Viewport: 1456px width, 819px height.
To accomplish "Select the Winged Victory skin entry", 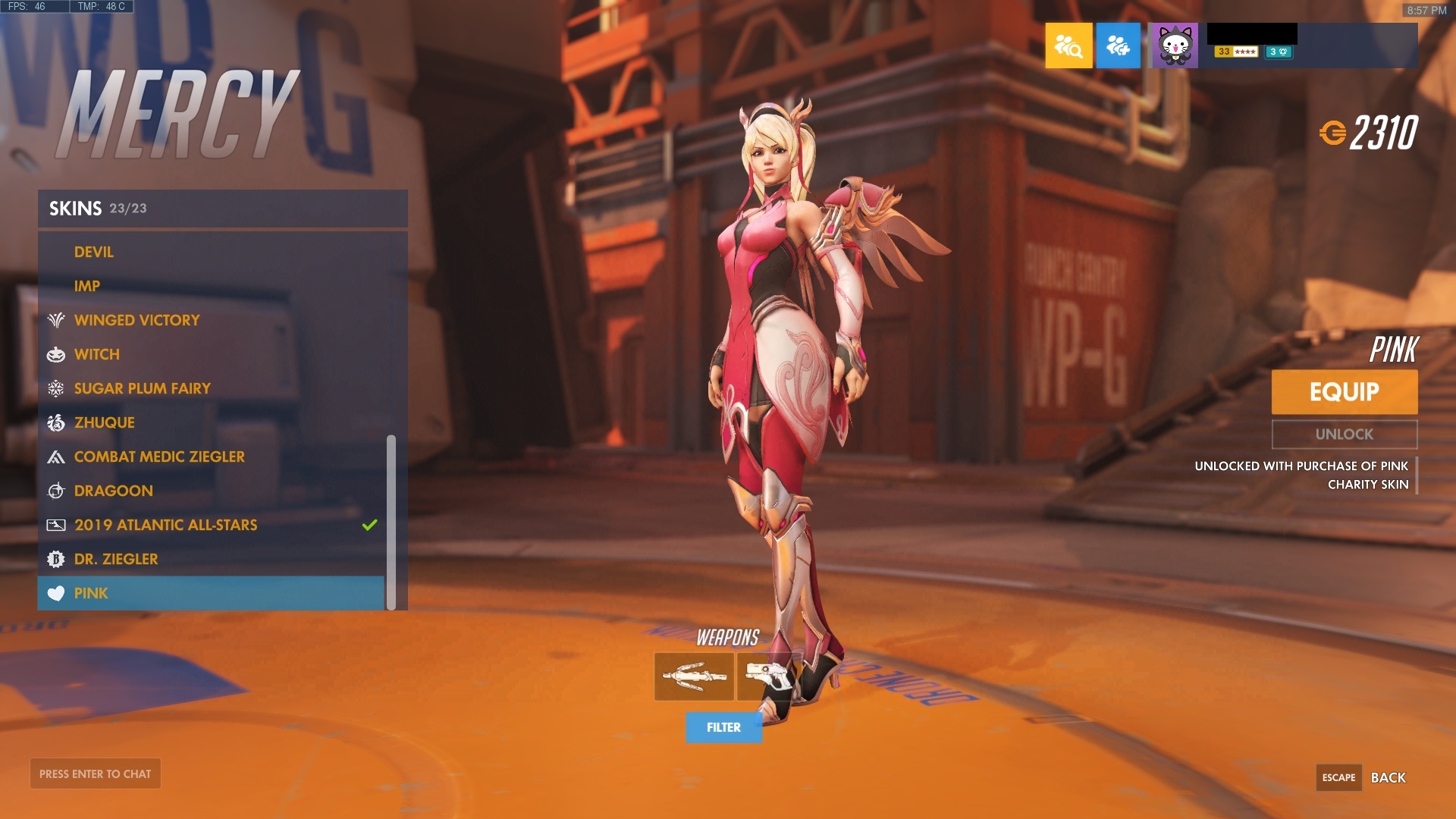I will click(136, 320).
